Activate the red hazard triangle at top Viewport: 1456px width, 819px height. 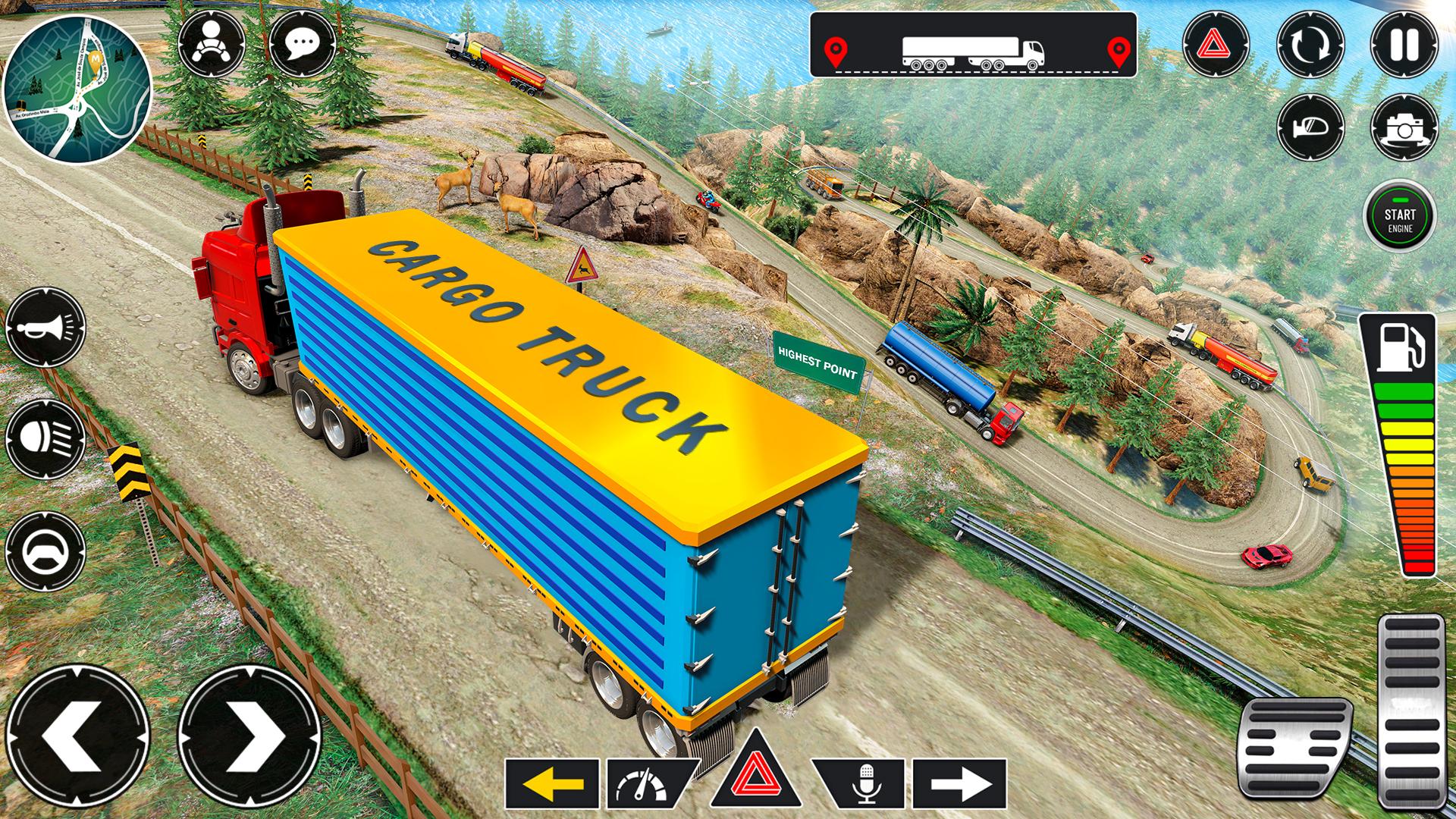pos(1216,44)
